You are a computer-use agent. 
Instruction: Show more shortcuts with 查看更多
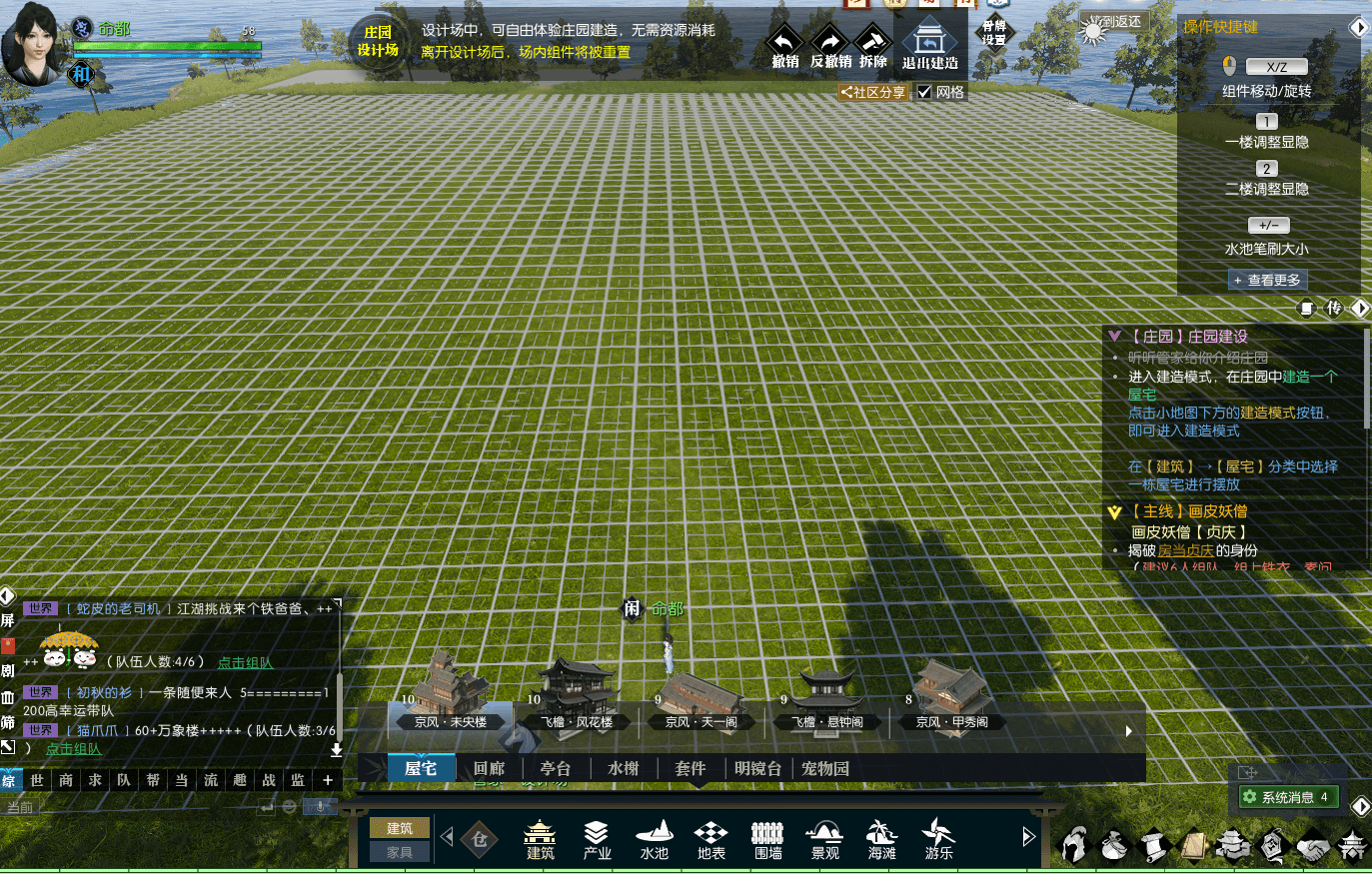[1267, 281]
